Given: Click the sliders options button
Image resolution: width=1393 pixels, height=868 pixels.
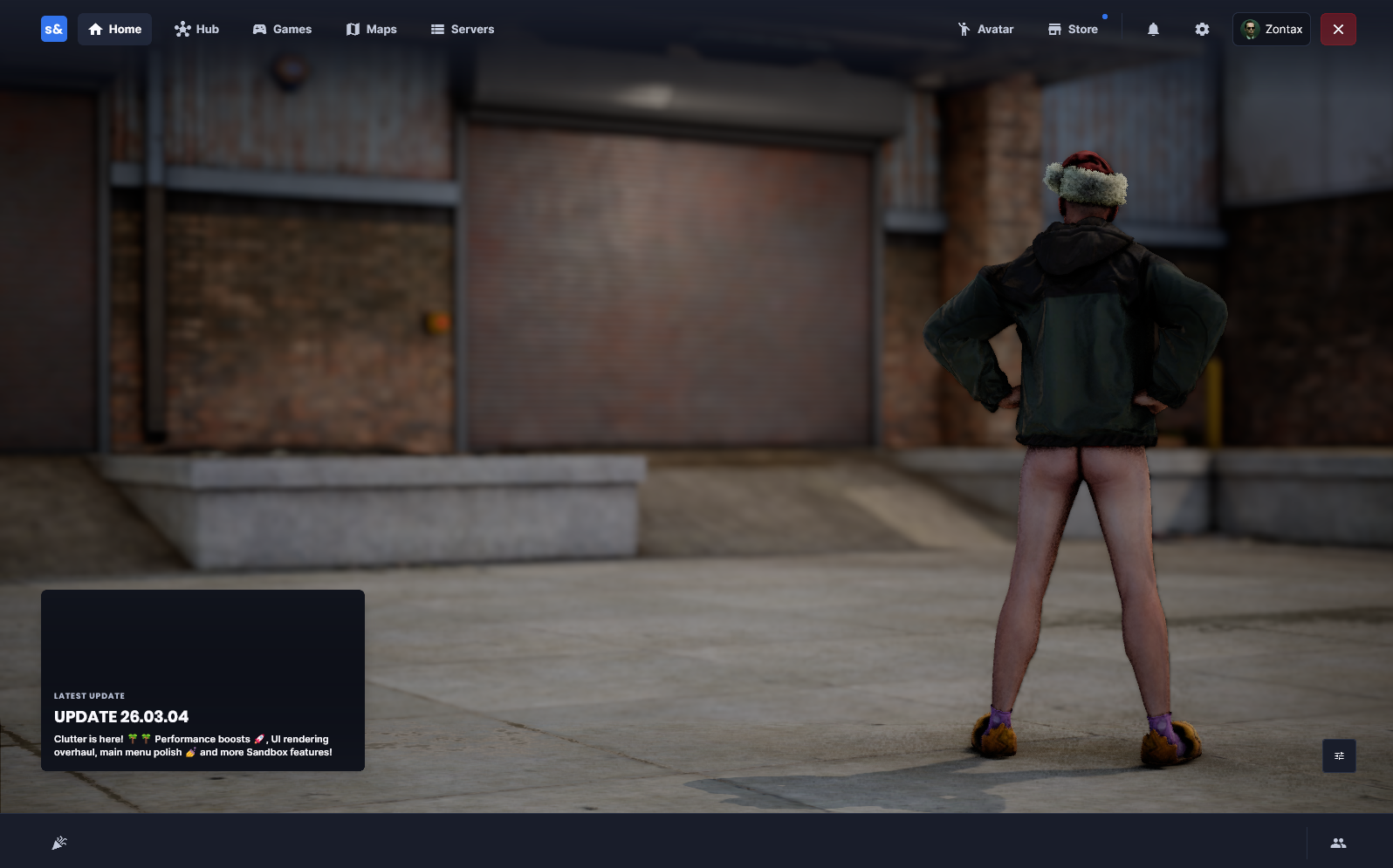Looking at the screenshot, I should [x=1339, y=755].
